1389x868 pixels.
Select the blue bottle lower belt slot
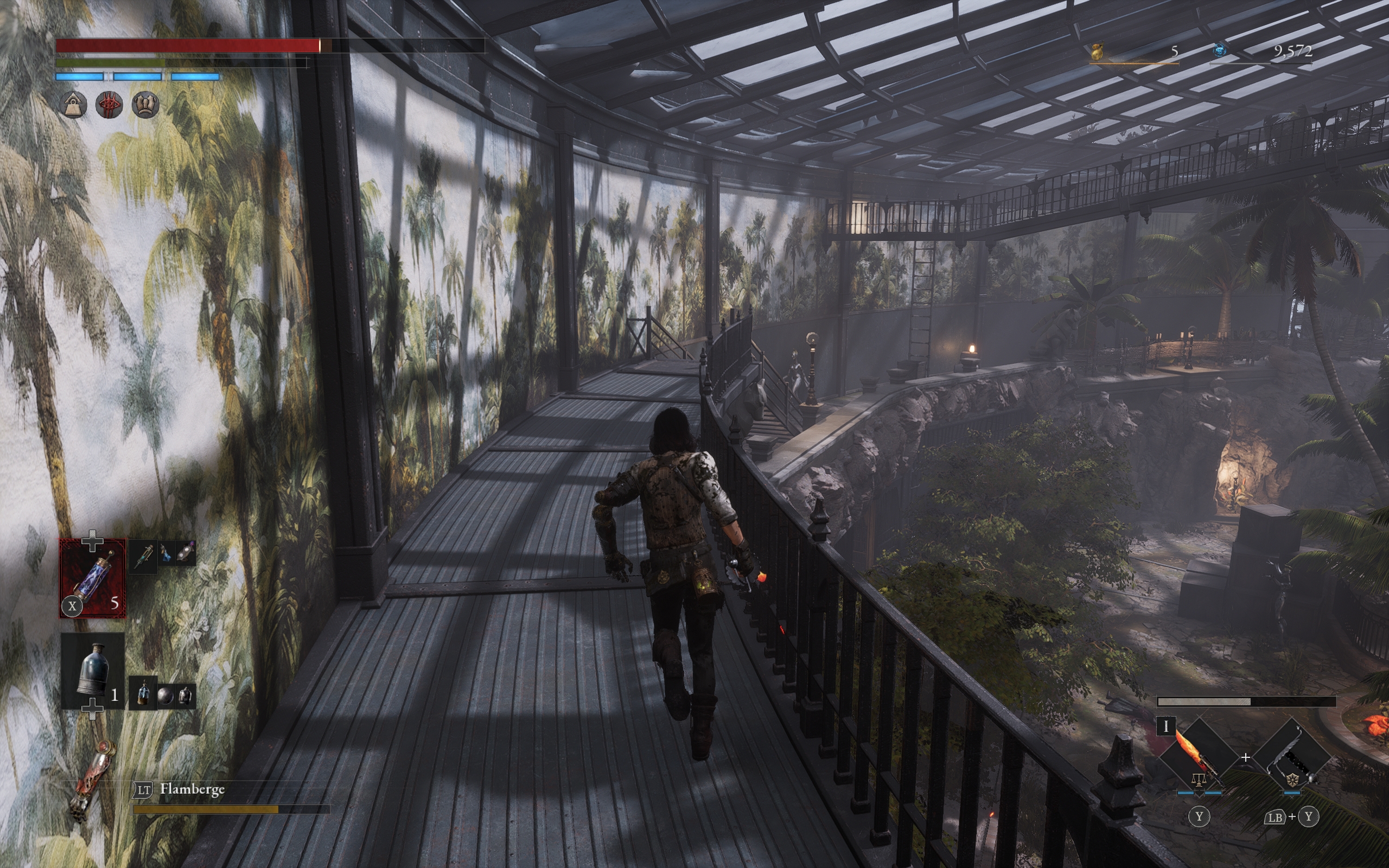pos(92,671)
